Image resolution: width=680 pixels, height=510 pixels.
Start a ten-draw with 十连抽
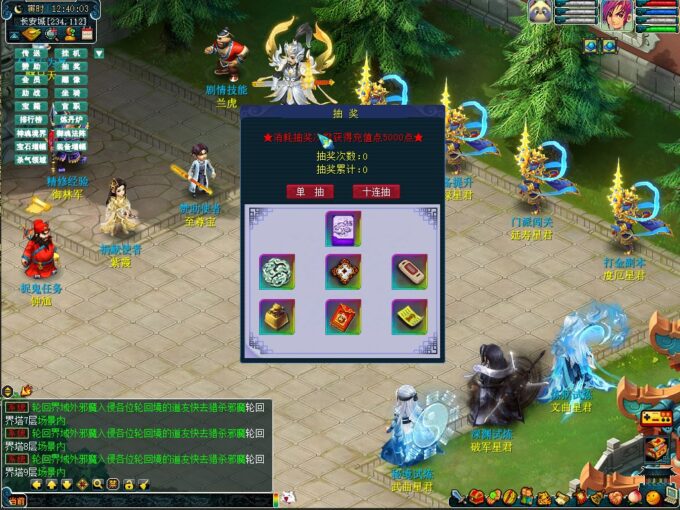click(x=375, y=191)
